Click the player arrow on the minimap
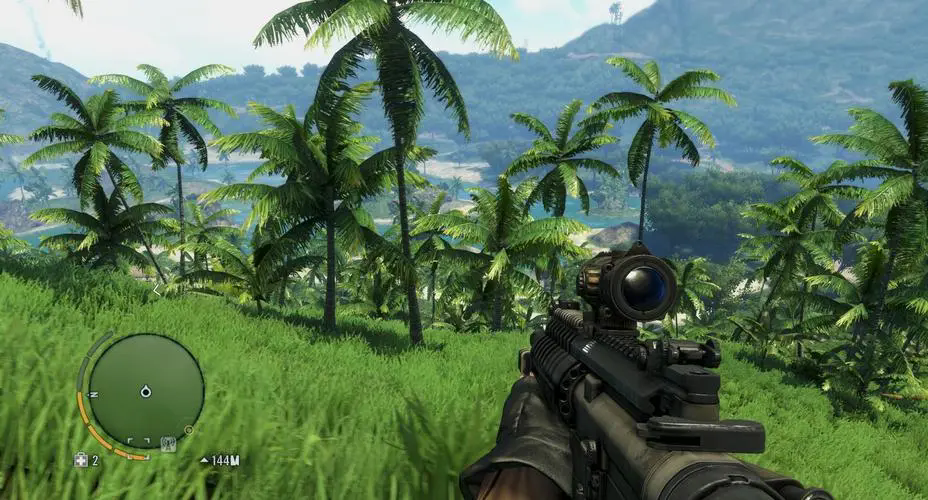 [x=146, y=391]
